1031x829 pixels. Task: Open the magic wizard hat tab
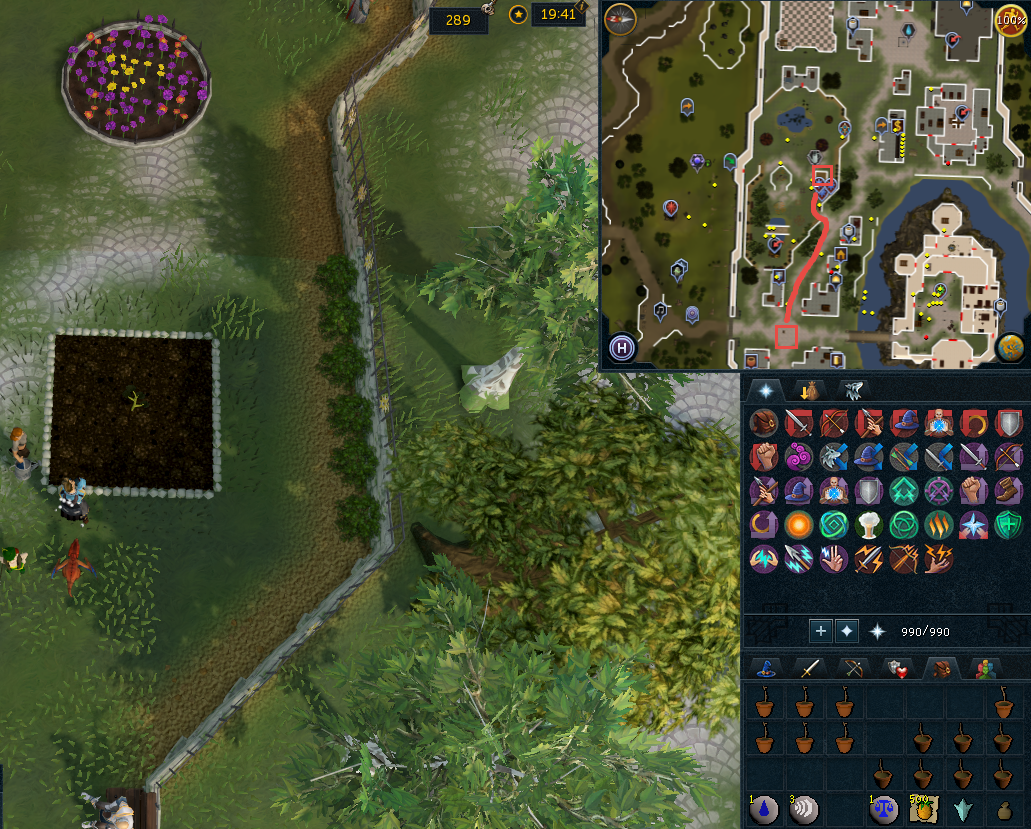(765, 668)
